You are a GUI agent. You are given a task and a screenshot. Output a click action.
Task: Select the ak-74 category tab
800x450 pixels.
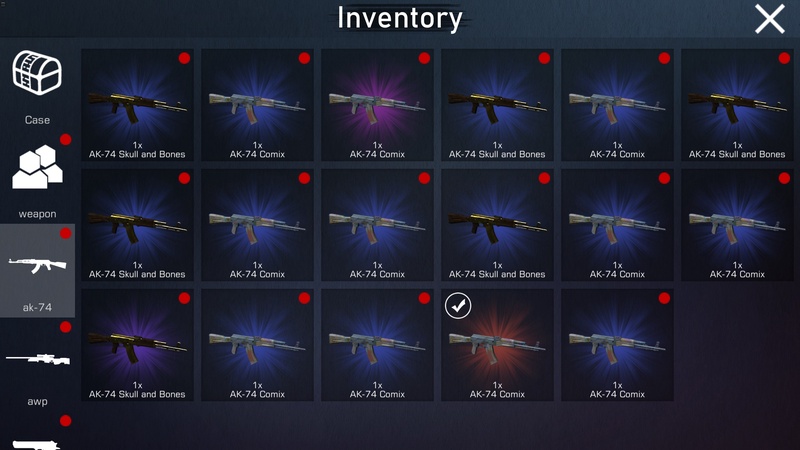(37, 270)
